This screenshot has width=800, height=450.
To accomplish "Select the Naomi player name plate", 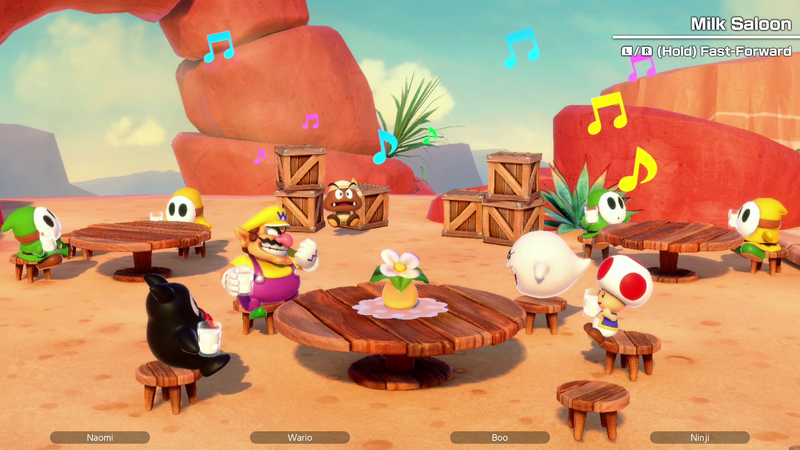I will 100,437.
